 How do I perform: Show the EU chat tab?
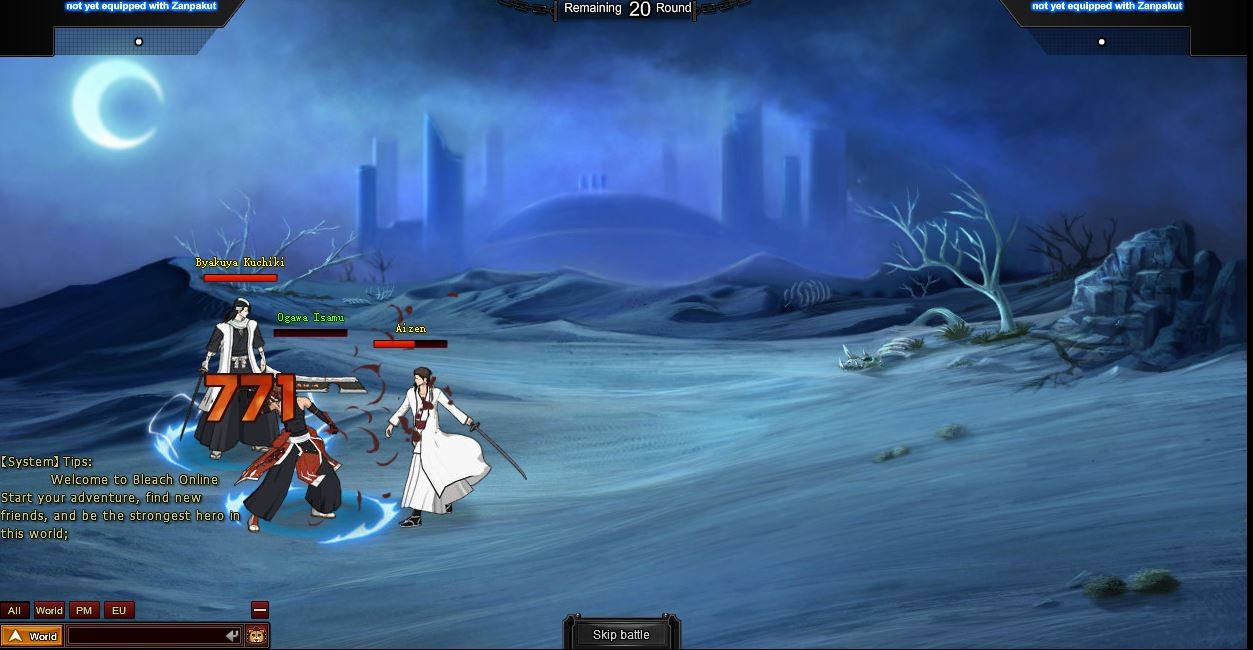(x=119, y=610)
